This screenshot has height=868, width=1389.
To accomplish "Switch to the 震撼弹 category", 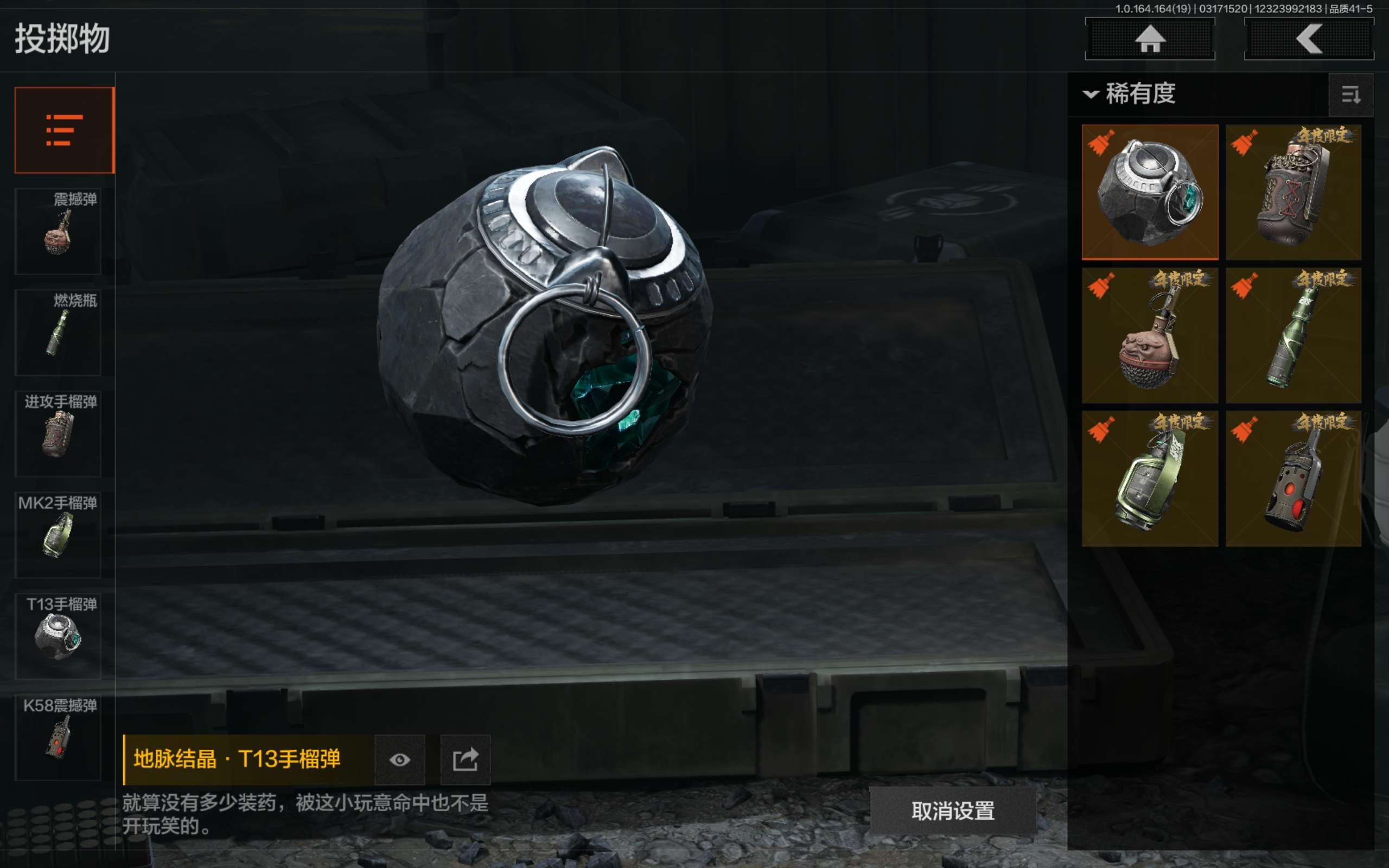I will (59, 231).
